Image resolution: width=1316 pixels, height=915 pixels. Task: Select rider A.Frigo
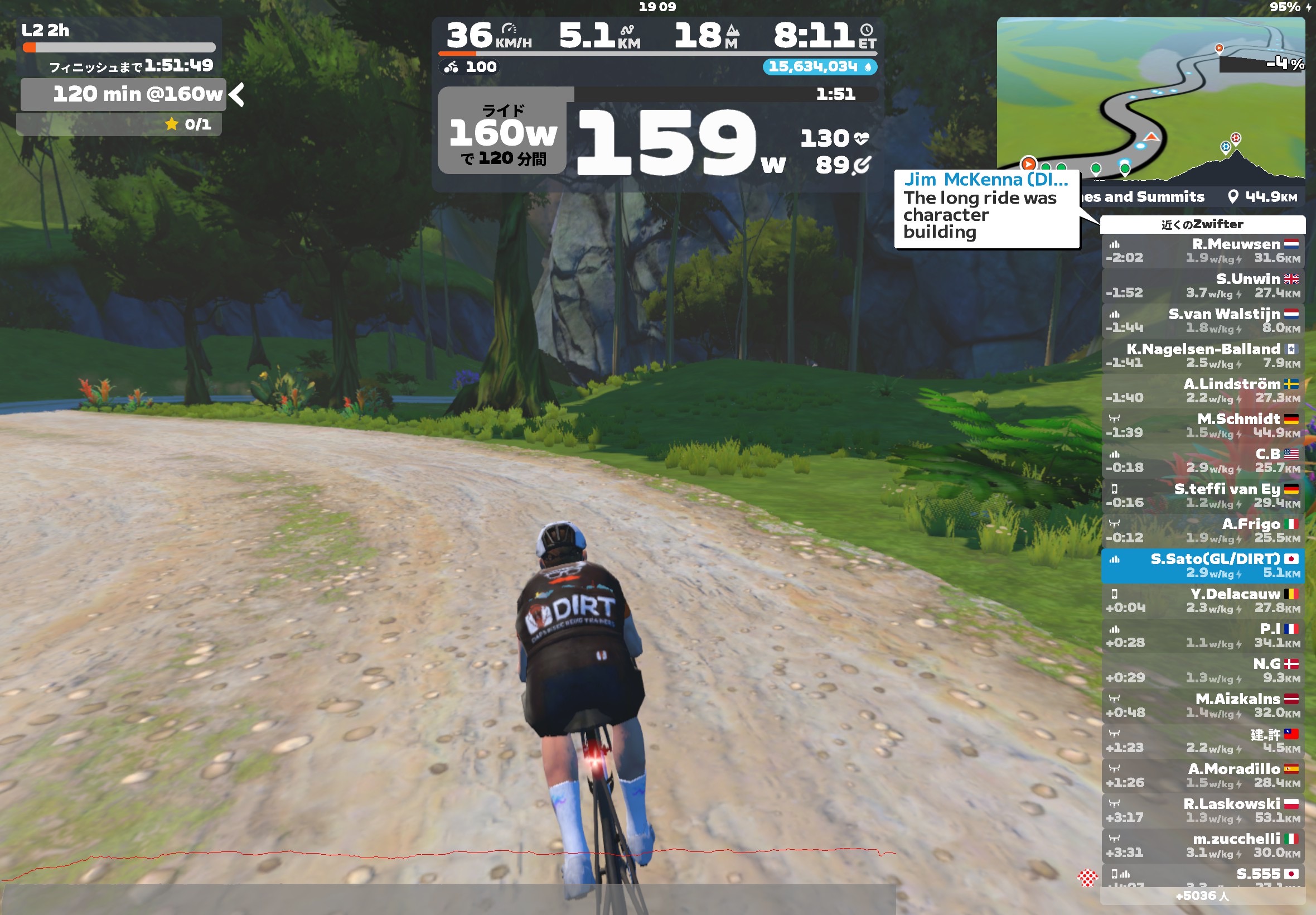click(1203, 531)
